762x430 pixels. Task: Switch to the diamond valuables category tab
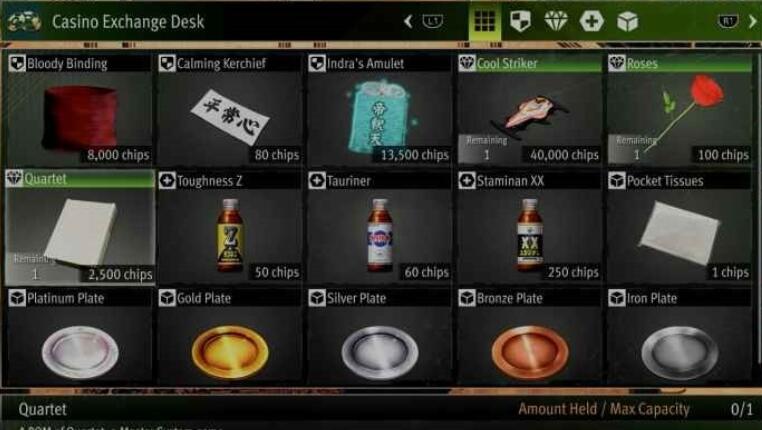556,21
